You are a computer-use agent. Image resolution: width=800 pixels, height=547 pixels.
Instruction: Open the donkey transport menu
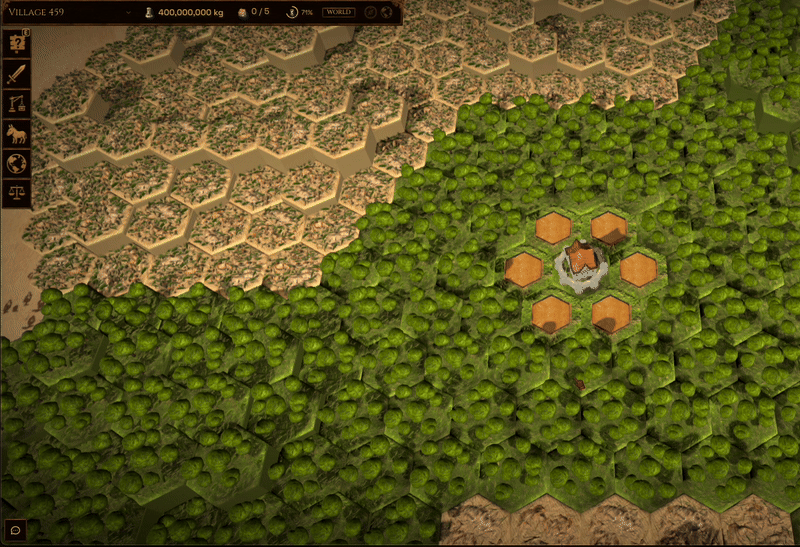[x=17, y=134]
